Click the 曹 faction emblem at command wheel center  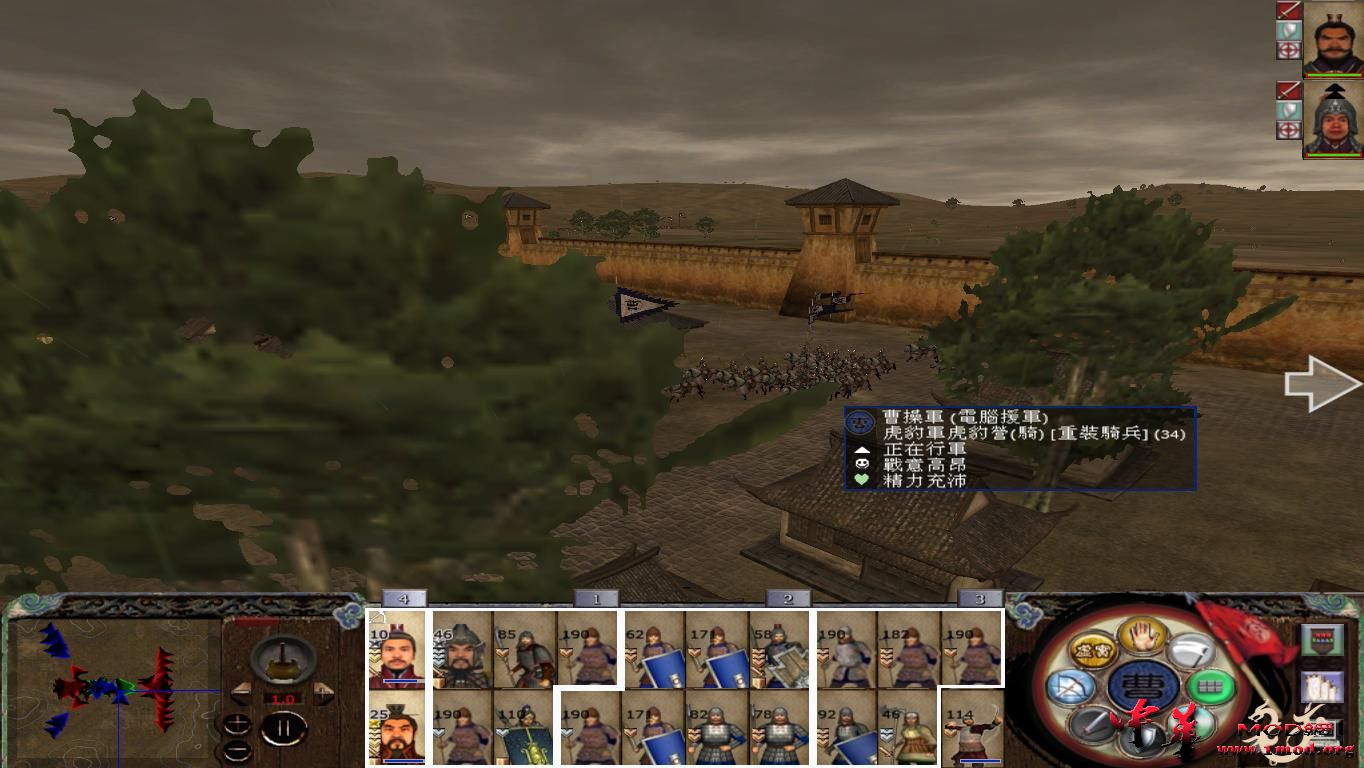coord(1143,686)
